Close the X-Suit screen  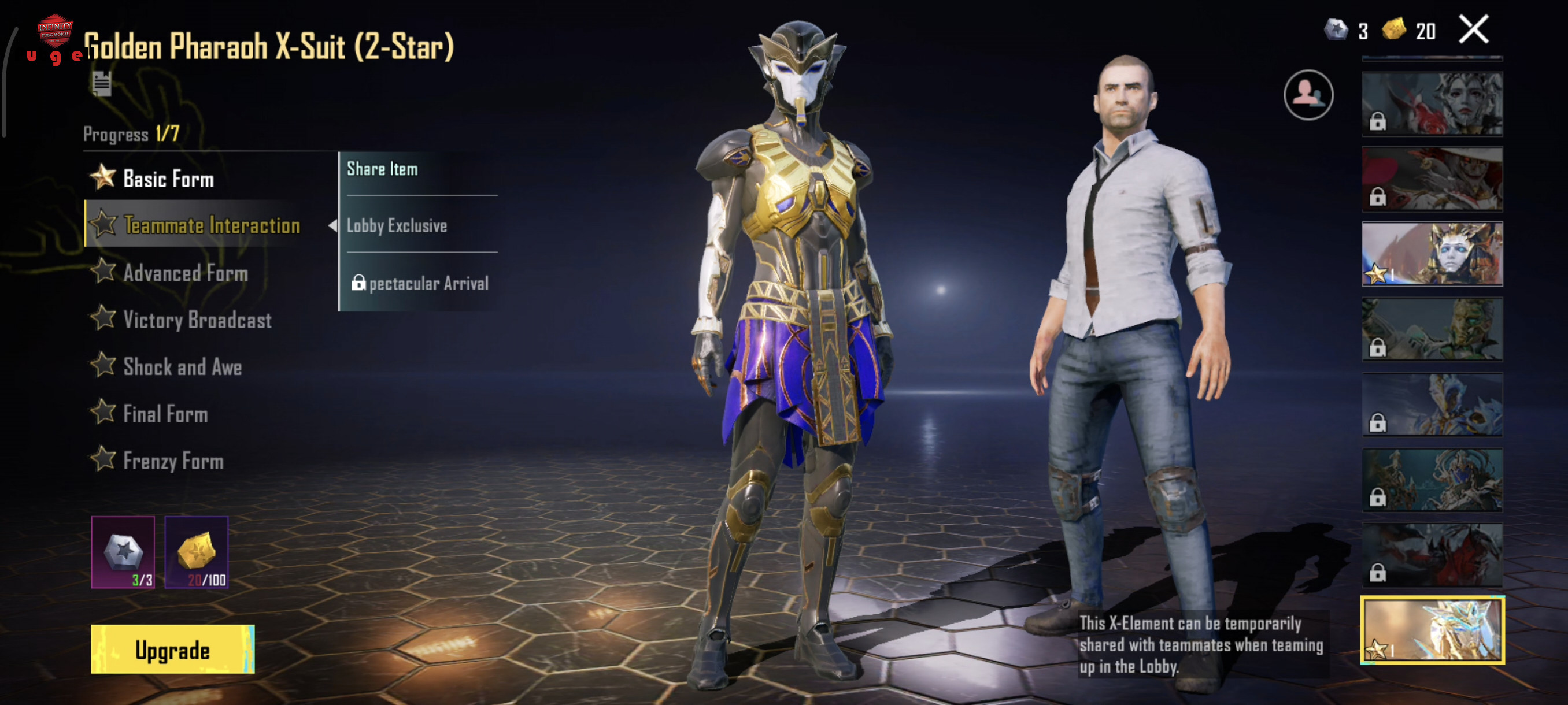point(1473,30)
